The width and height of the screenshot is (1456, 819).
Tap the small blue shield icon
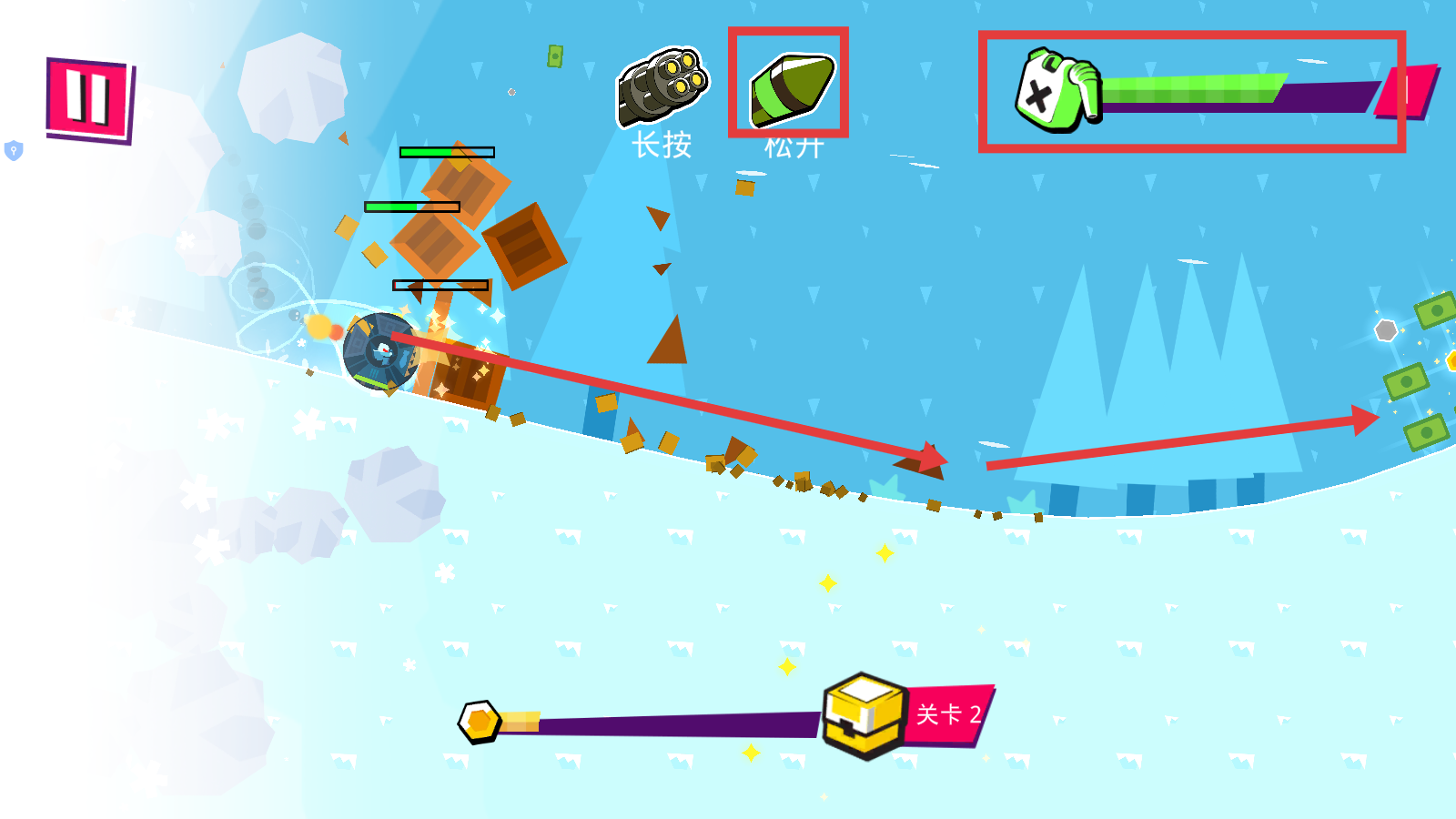14,150
